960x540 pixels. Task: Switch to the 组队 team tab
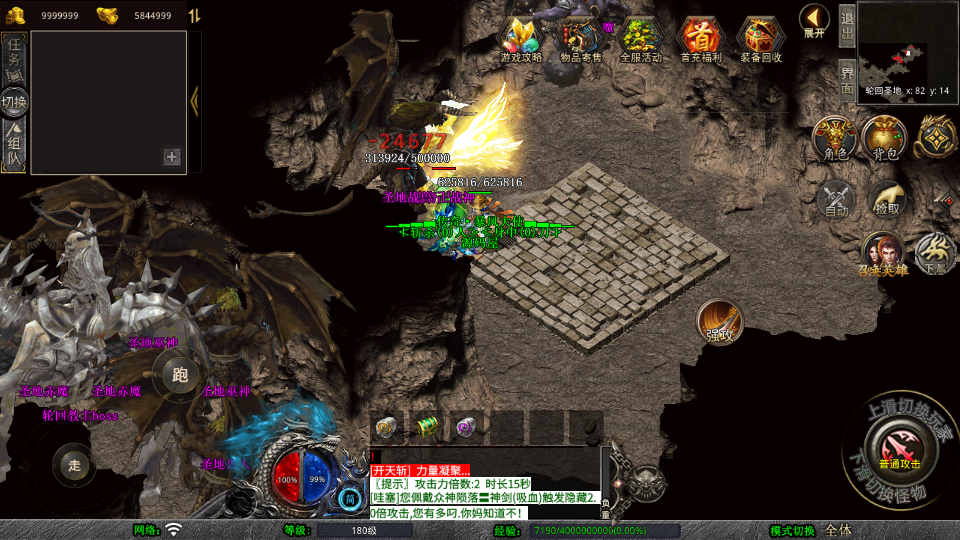(x=15, y=145)
